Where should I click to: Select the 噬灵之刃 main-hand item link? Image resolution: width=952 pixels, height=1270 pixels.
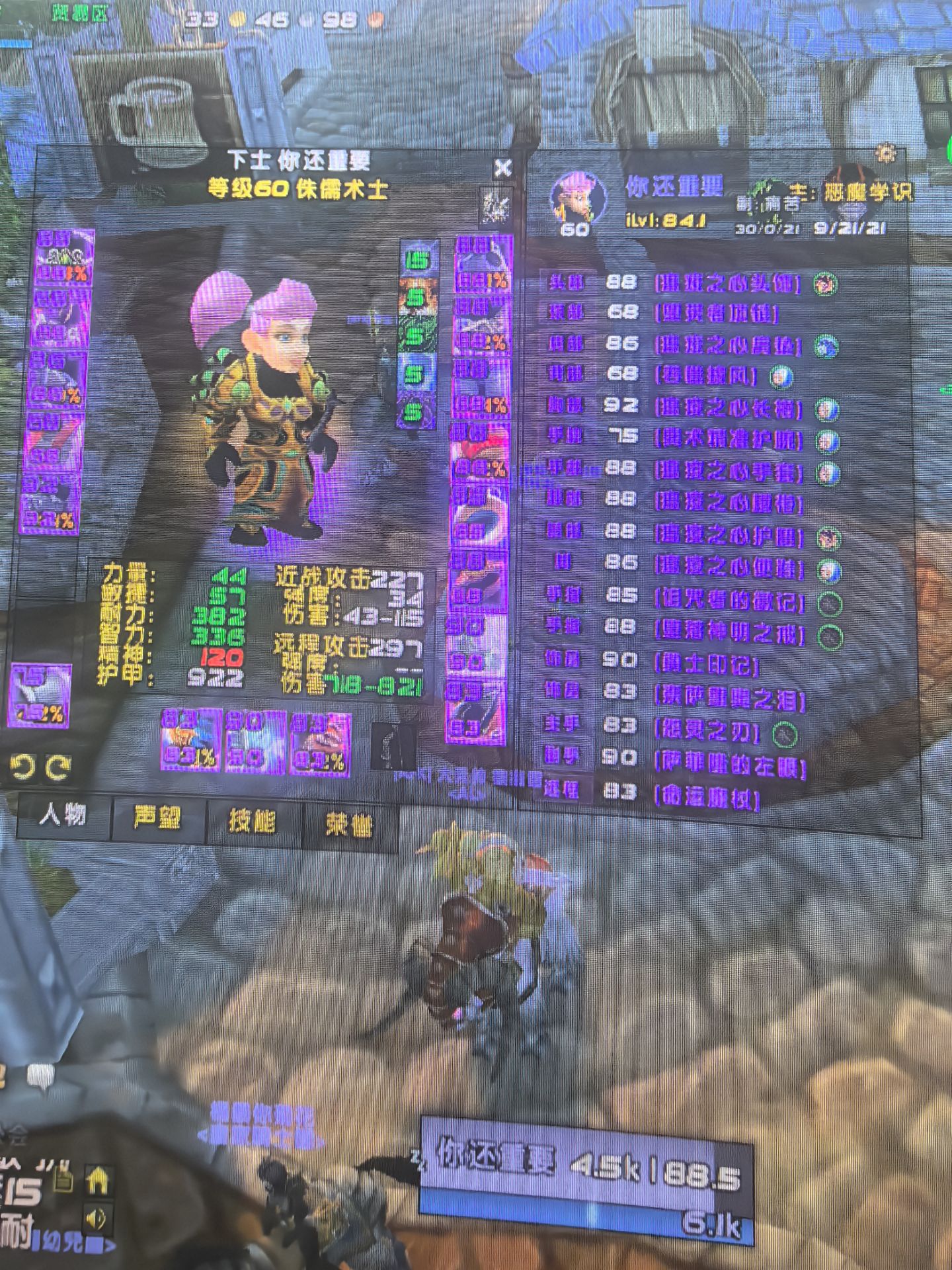tap(706, 732)
